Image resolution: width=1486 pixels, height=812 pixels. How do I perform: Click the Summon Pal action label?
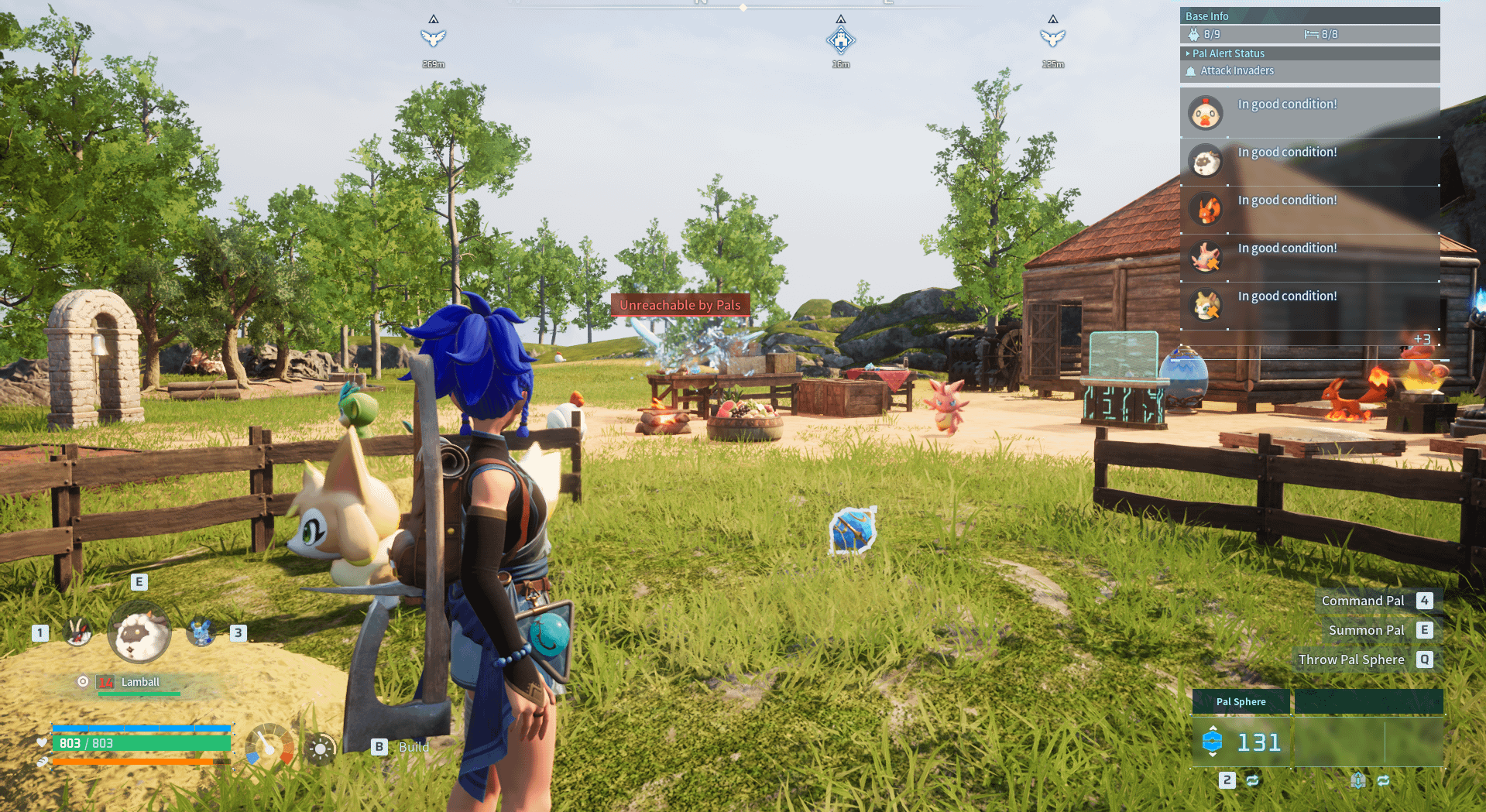coord(1366,630)
